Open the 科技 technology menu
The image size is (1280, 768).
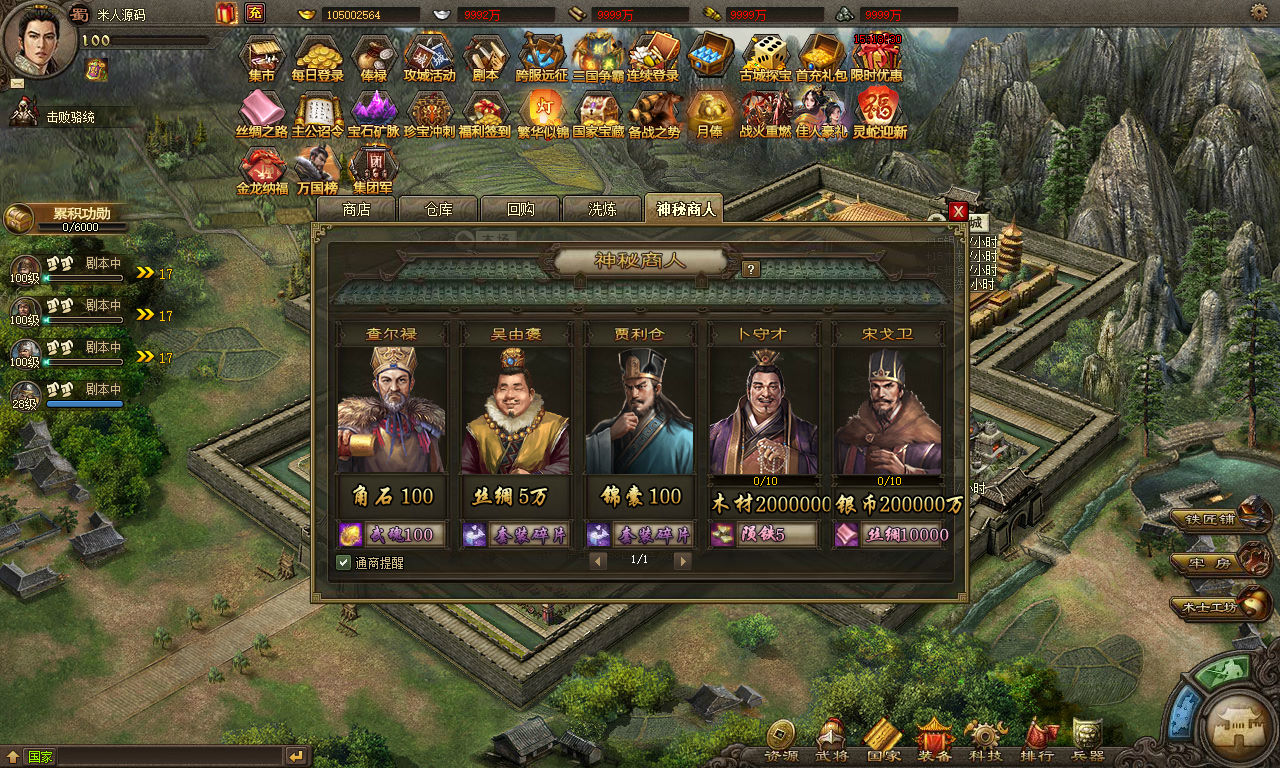tap(985, 740)
